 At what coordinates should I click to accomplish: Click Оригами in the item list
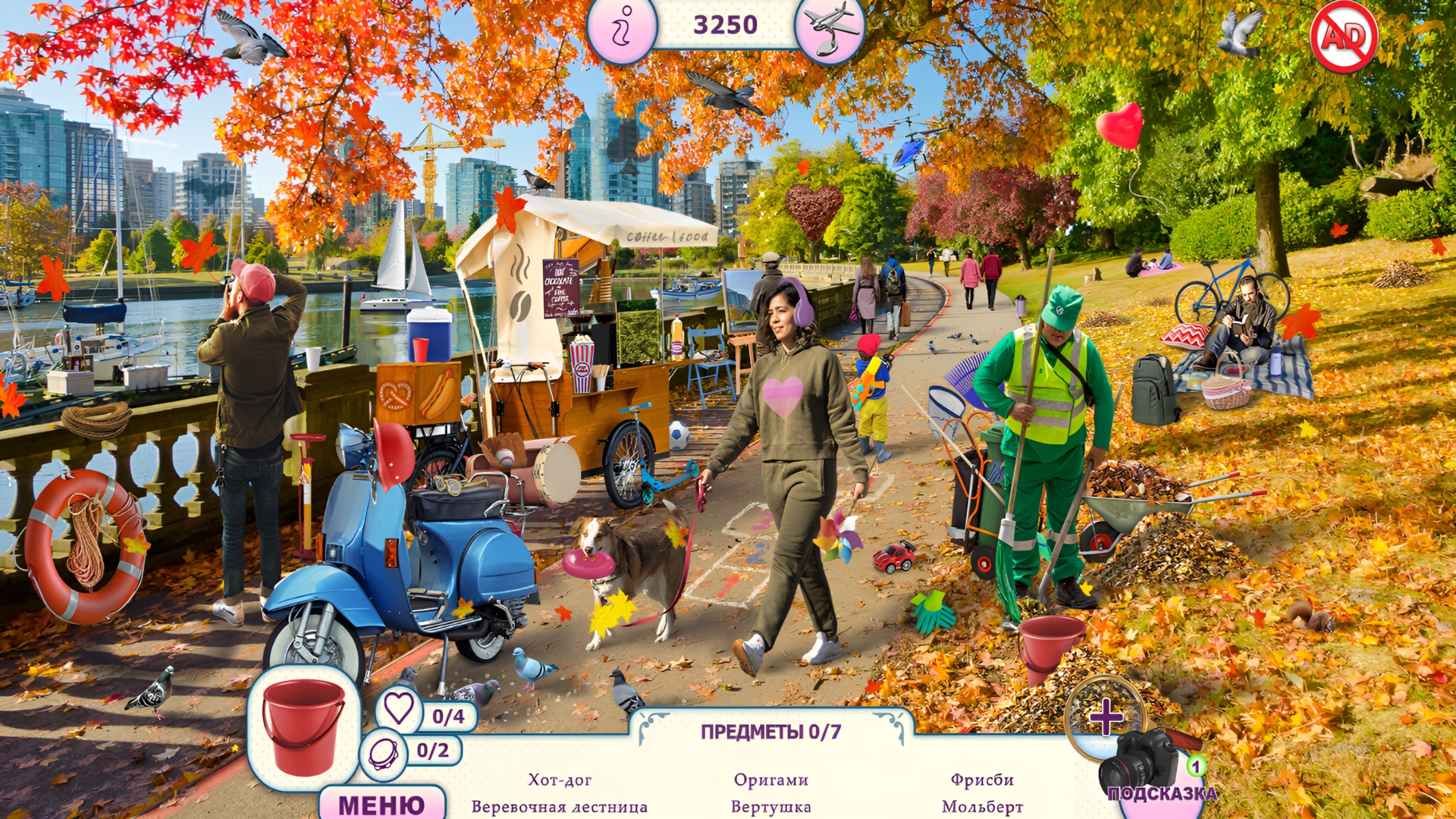(771, 778)
